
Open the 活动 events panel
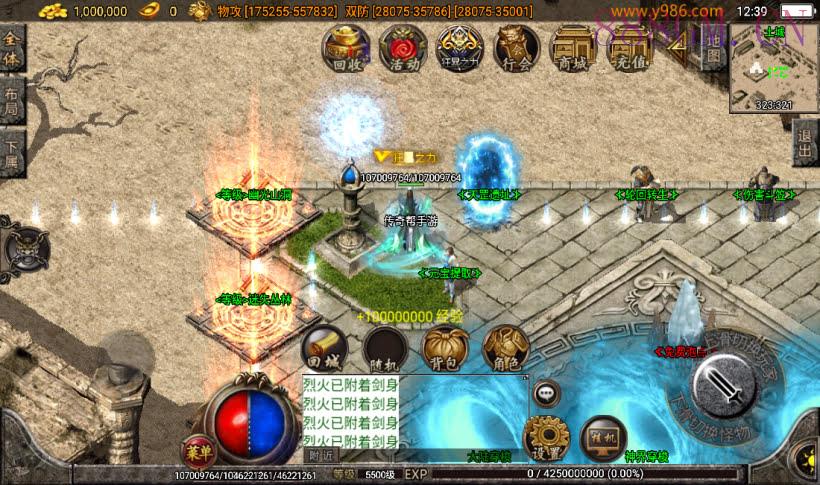(x=403, y=47)
